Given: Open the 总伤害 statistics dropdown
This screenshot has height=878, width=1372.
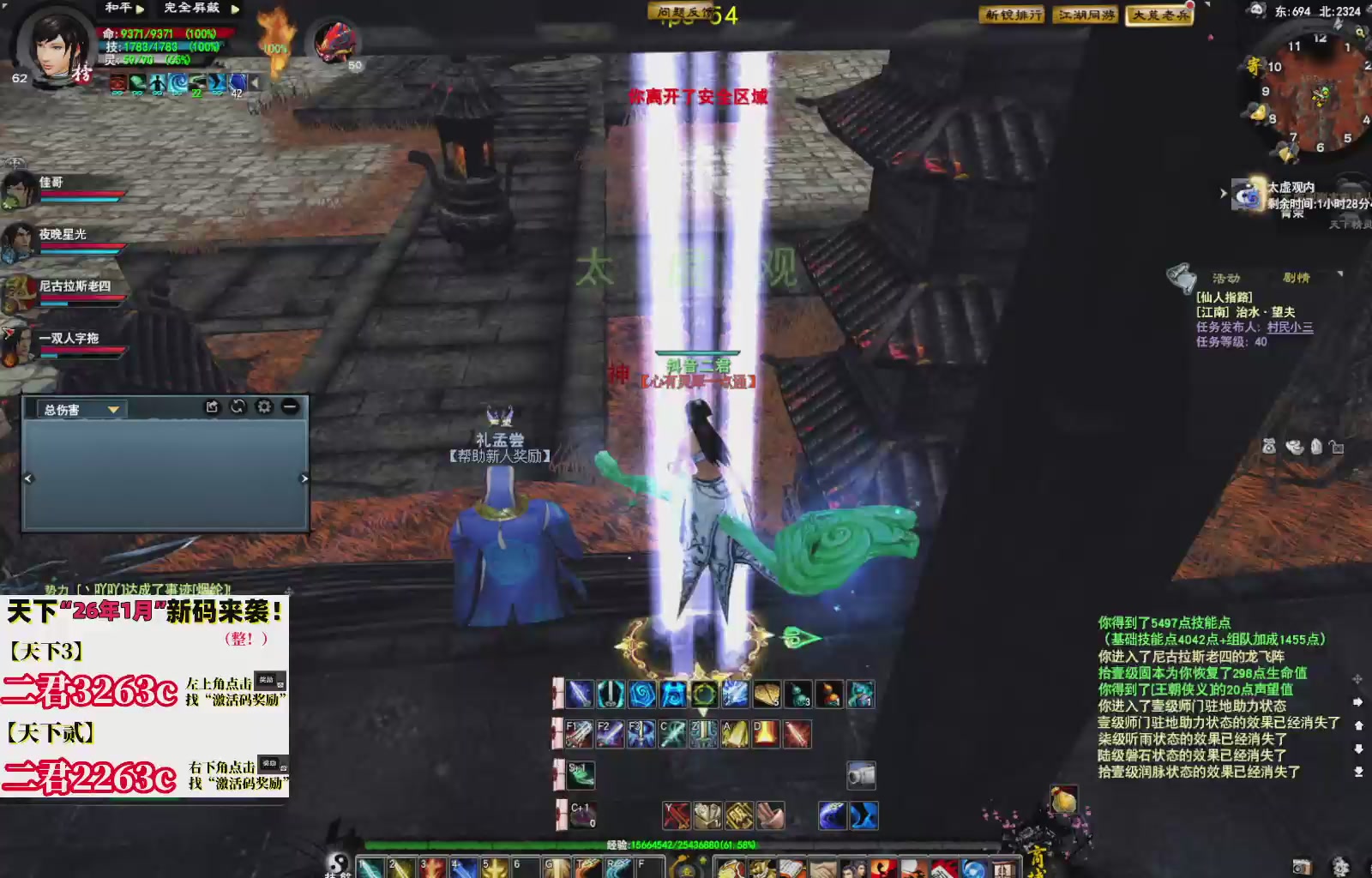Looking at the screenshot, I should tap(113, 410).
